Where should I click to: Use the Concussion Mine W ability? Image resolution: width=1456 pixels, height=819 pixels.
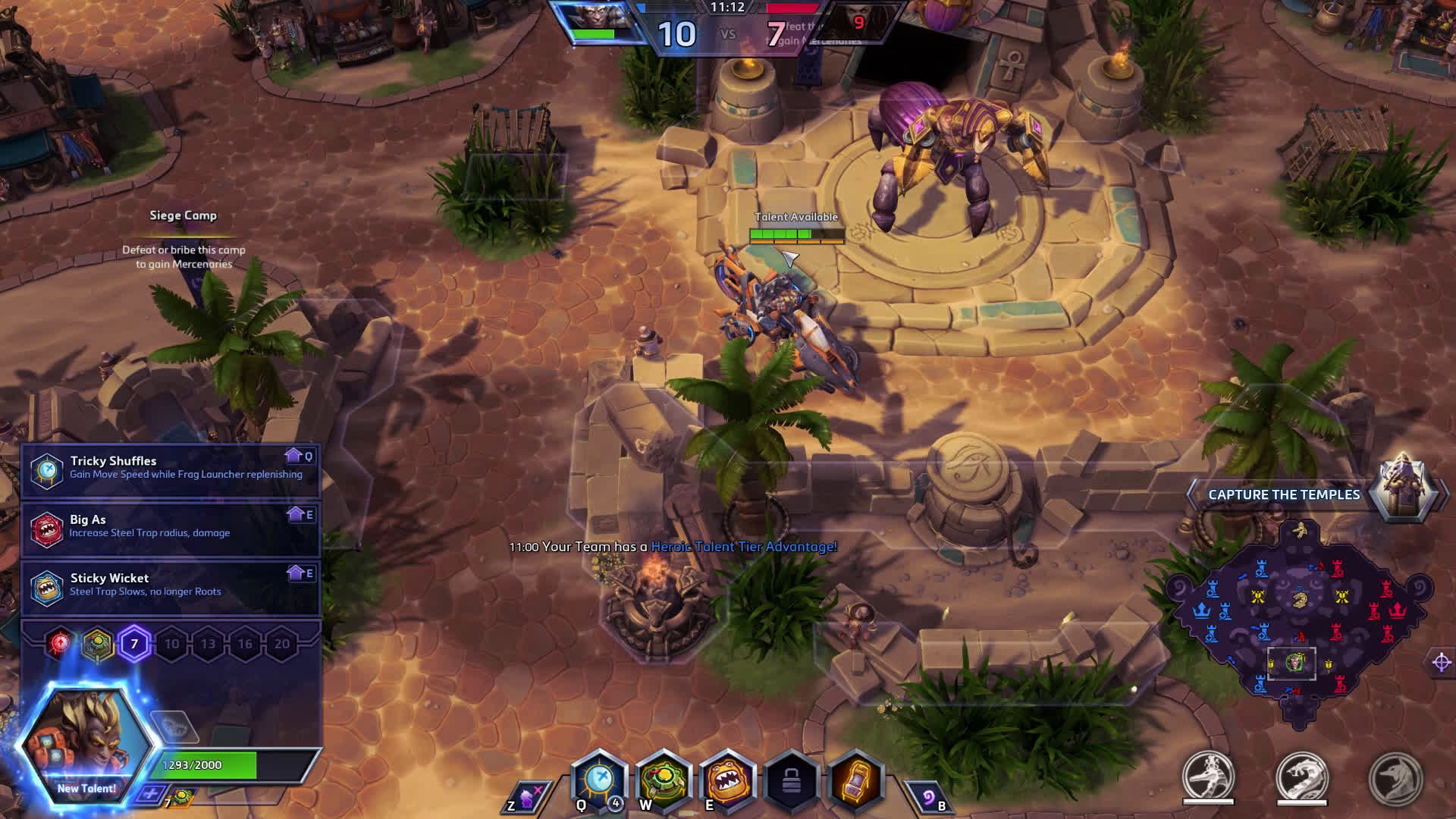coord(664,780)
